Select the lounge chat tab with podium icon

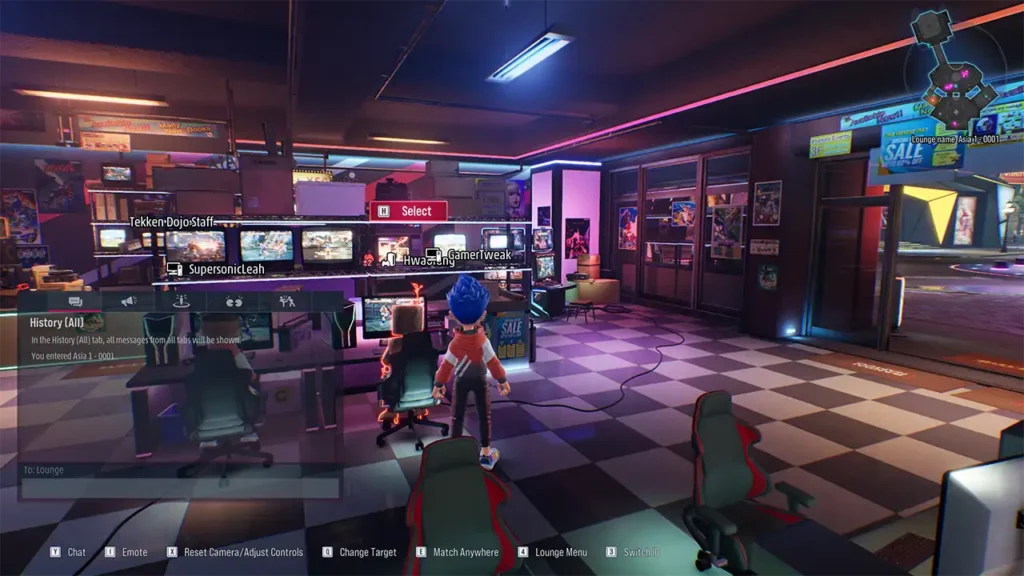point(181,301)
